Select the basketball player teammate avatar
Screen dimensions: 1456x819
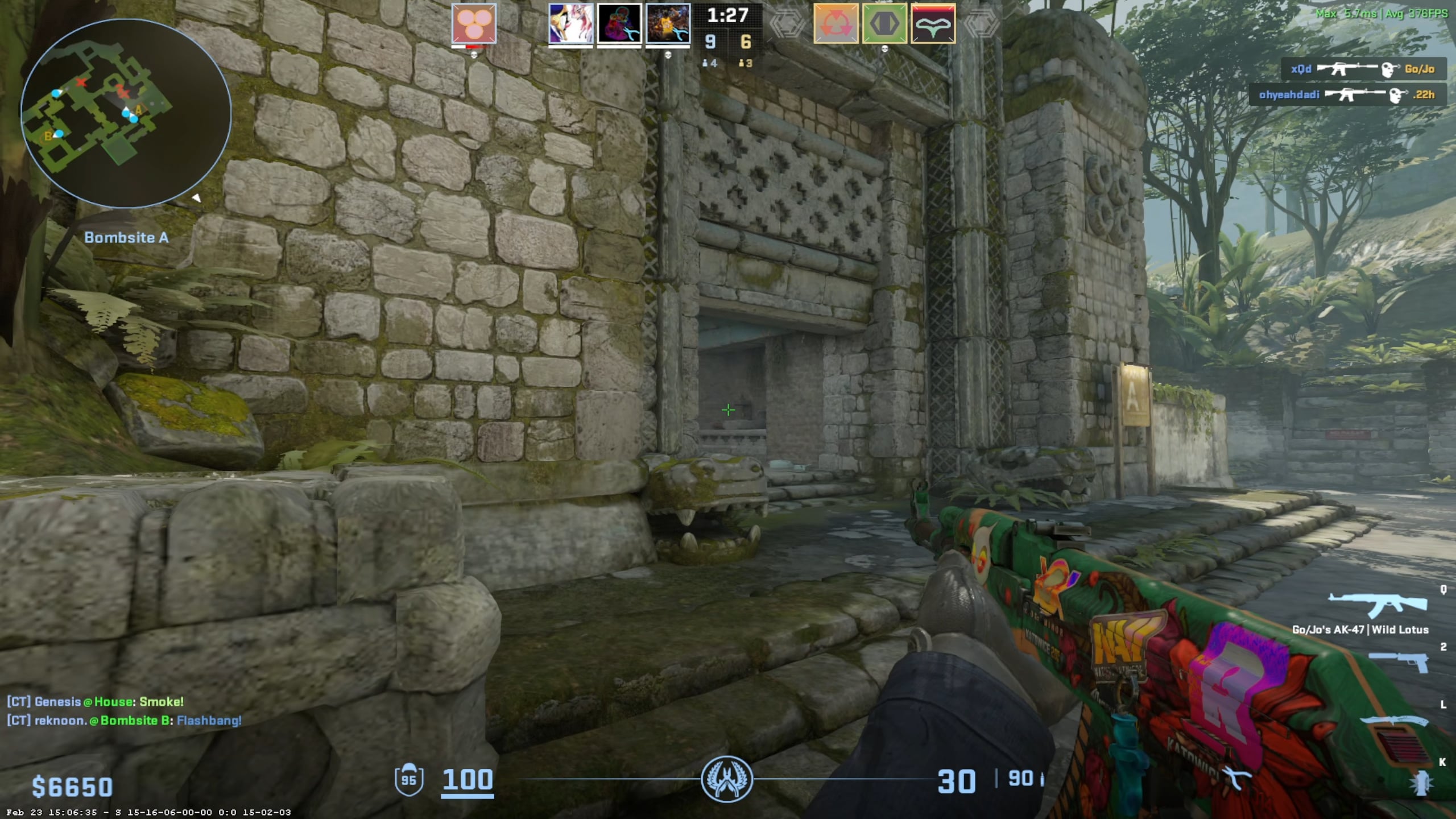pyautogui.click(x=668, y=24)
